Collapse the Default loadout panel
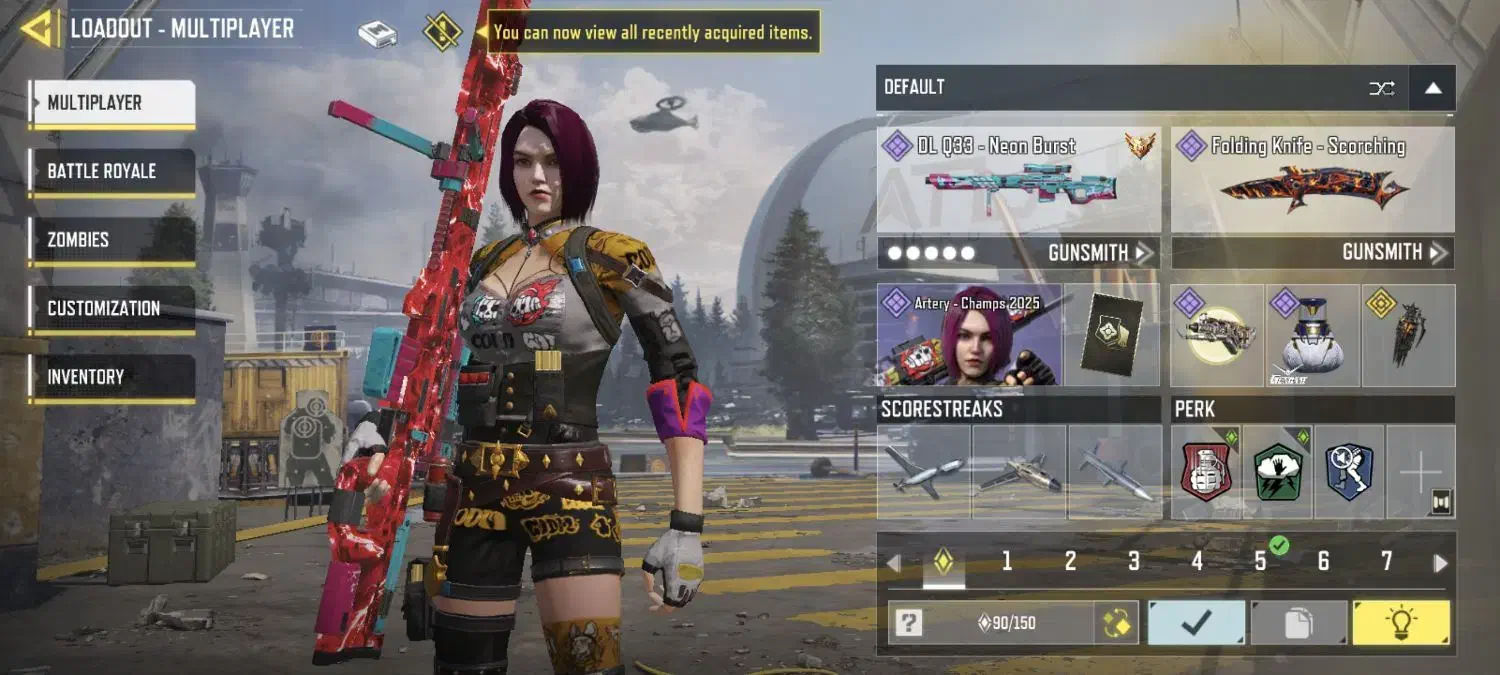This screenshot has width=1500, height=675. click(x=1432, y=88)
